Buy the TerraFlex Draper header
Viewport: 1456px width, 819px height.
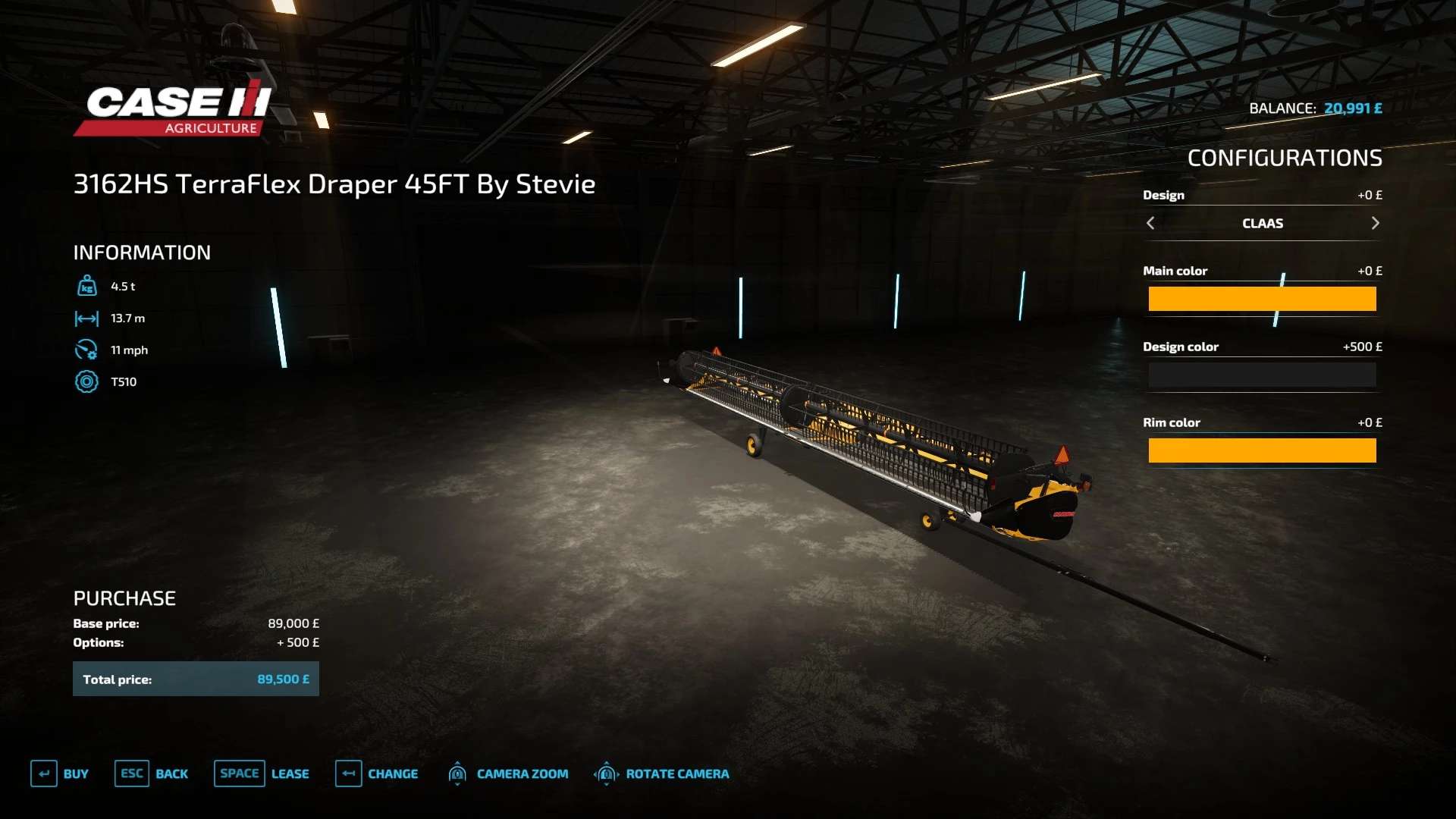(x=60, y=773)
